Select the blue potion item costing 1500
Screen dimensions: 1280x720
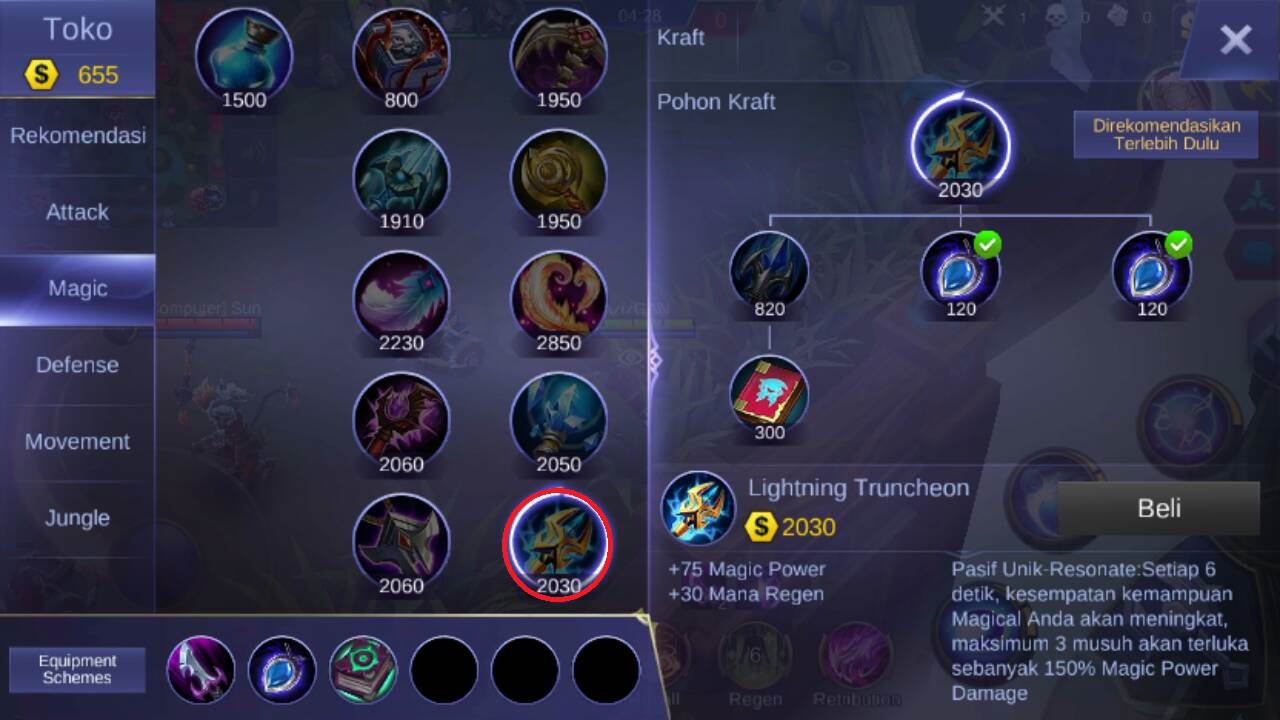pos(244,55)
